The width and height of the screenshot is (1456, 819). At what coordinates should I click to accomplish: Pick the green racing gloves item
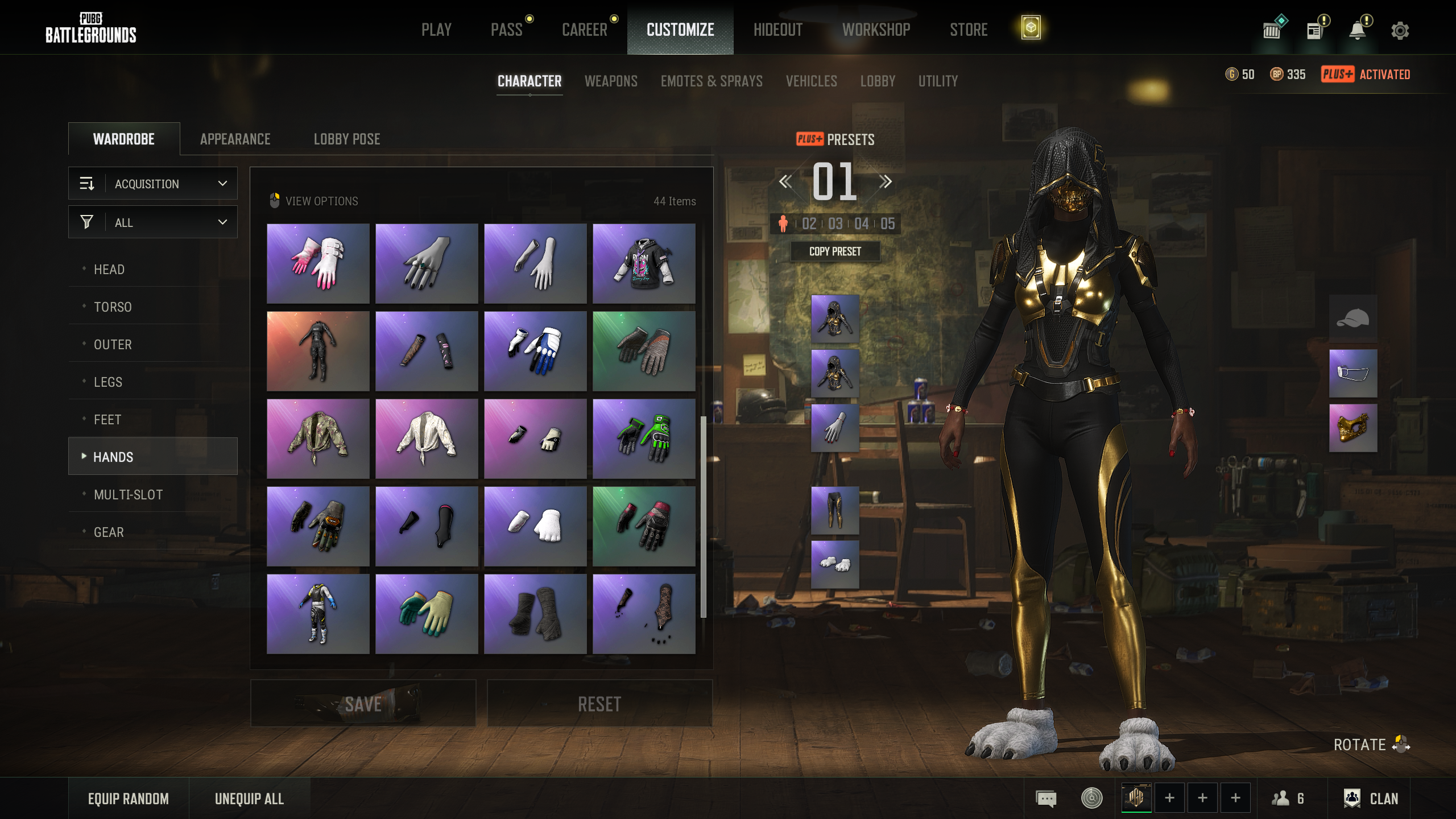644,439
